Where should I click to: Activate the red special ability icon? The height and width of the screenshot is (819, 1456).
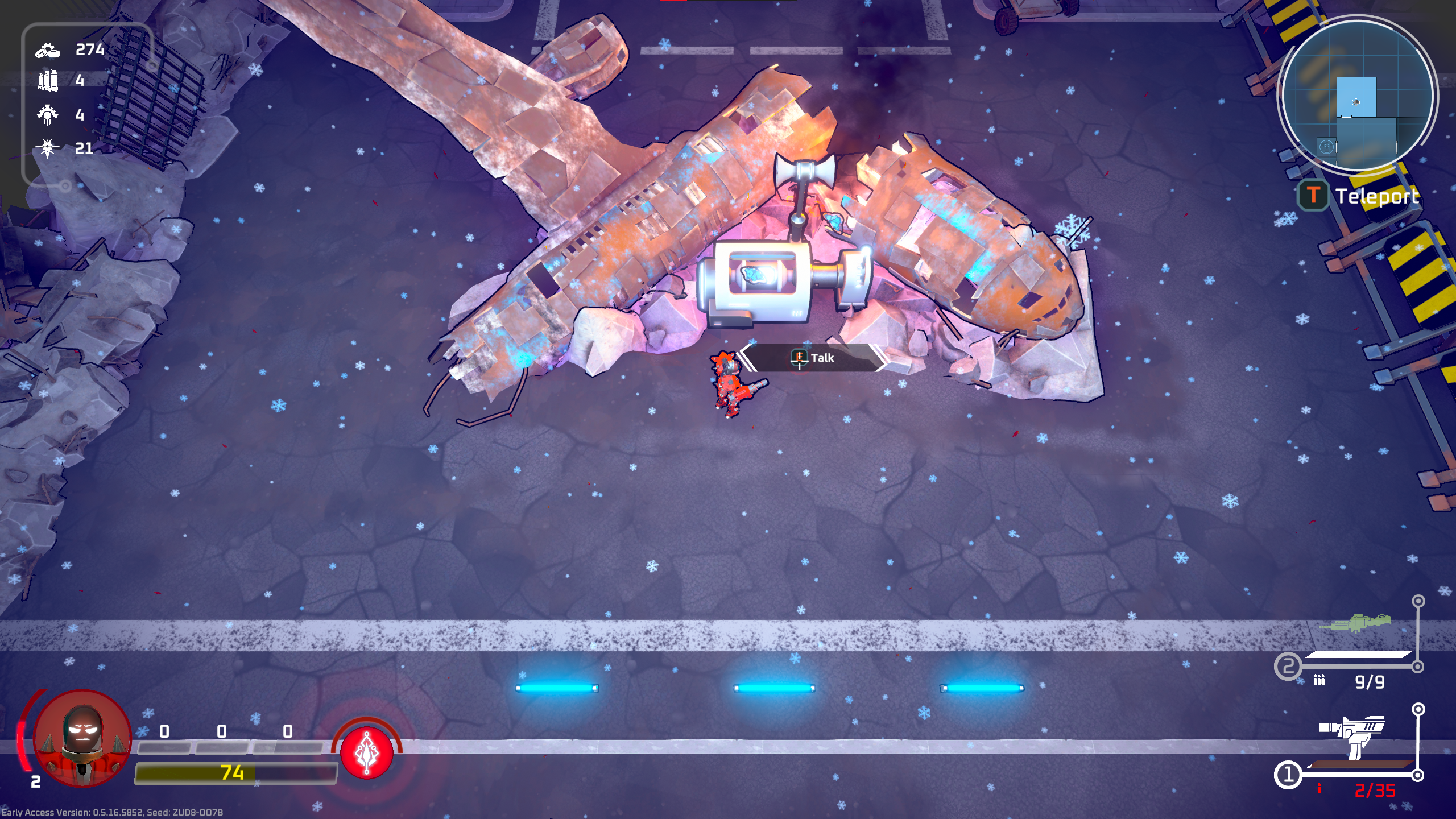coord(367,752)
